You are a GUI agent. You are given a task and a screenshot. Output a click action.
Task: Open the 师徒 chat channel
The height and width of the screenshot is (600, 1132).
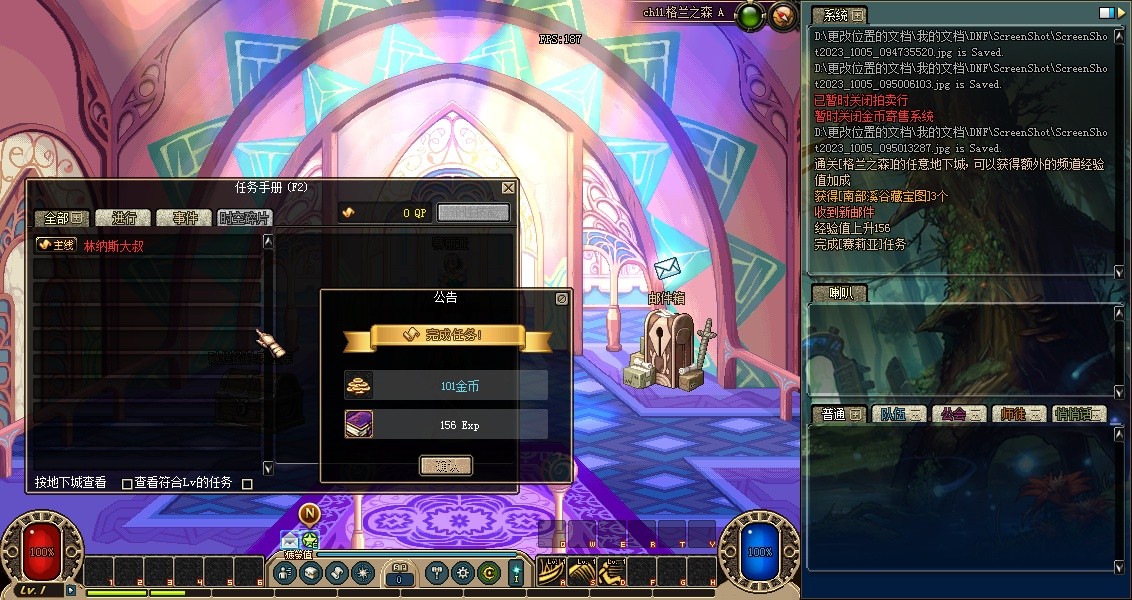coord(1020,414)
